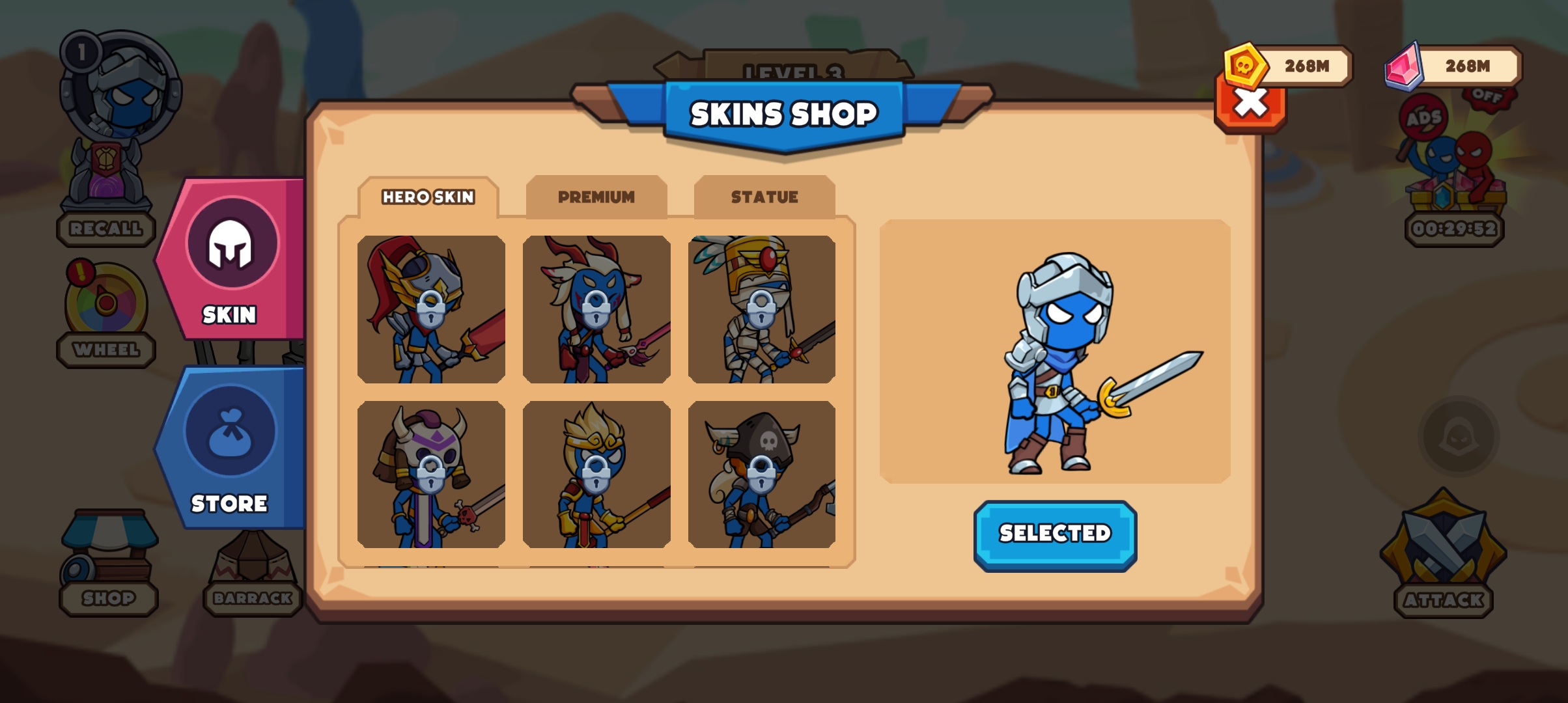Choose the horned skull shaman skin
Screen dimensions: 1568x703
tap(431, 475)
